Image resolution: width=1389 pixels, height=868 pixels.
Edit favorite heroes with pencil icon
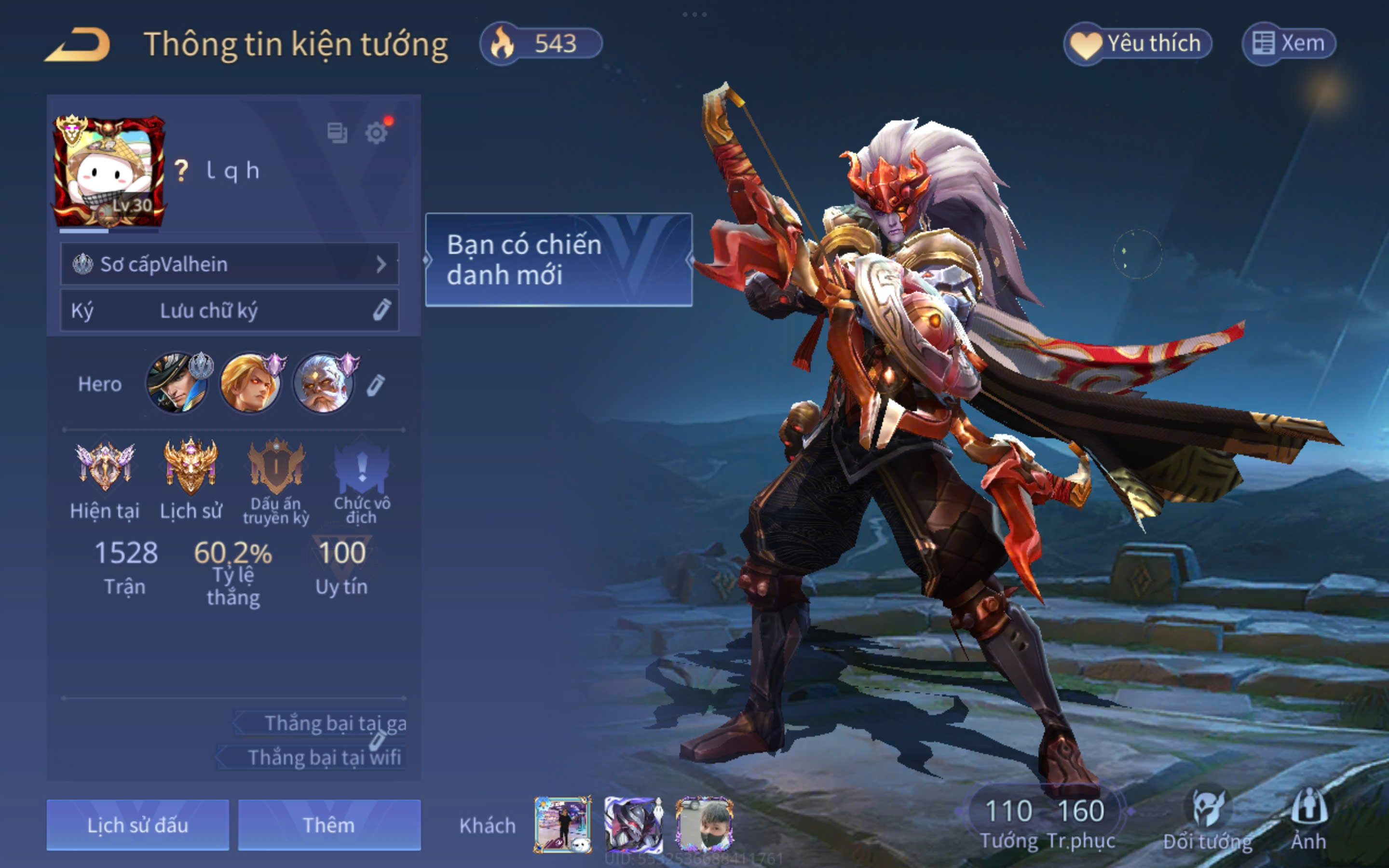coord(376,385)
